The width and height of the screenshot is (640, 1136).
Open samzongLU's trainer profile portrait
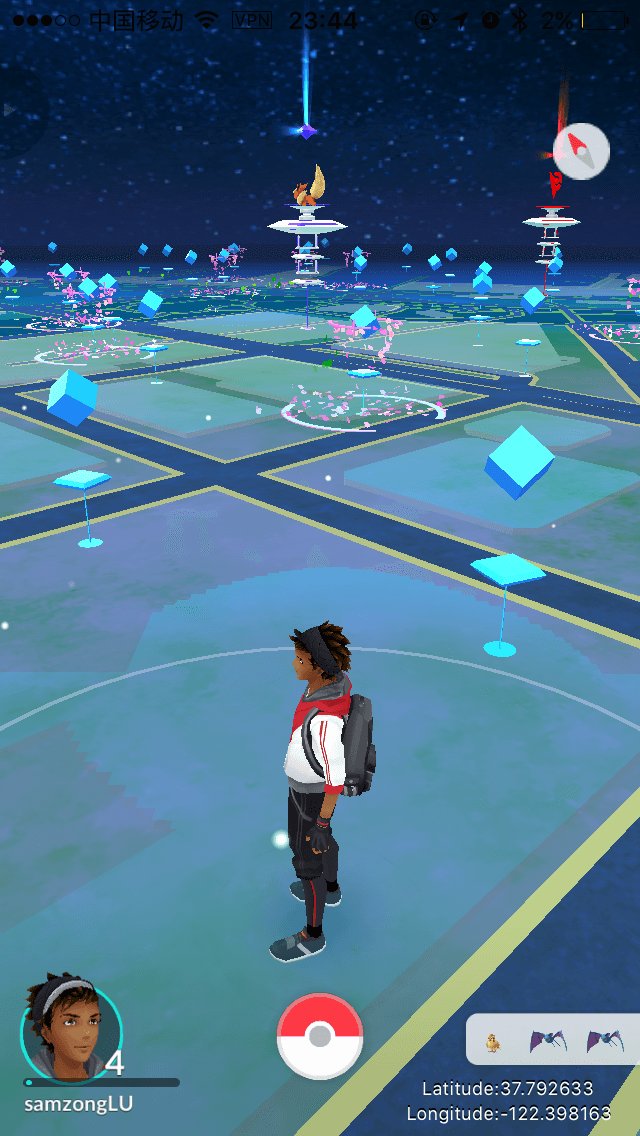click(71, 1030)
